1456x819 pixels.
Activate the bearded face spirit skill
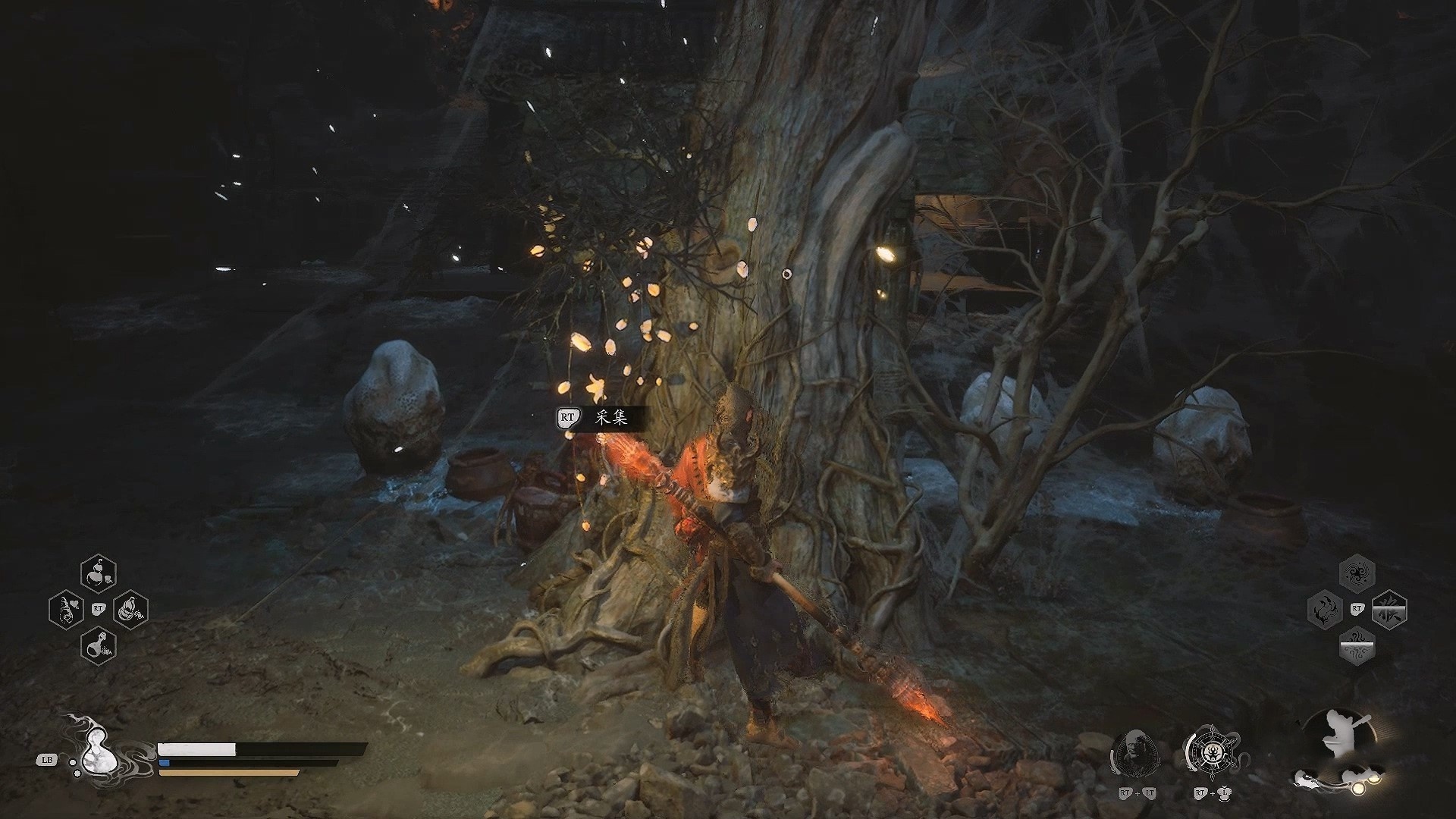pyautogui.click(x=1136, y=758)
